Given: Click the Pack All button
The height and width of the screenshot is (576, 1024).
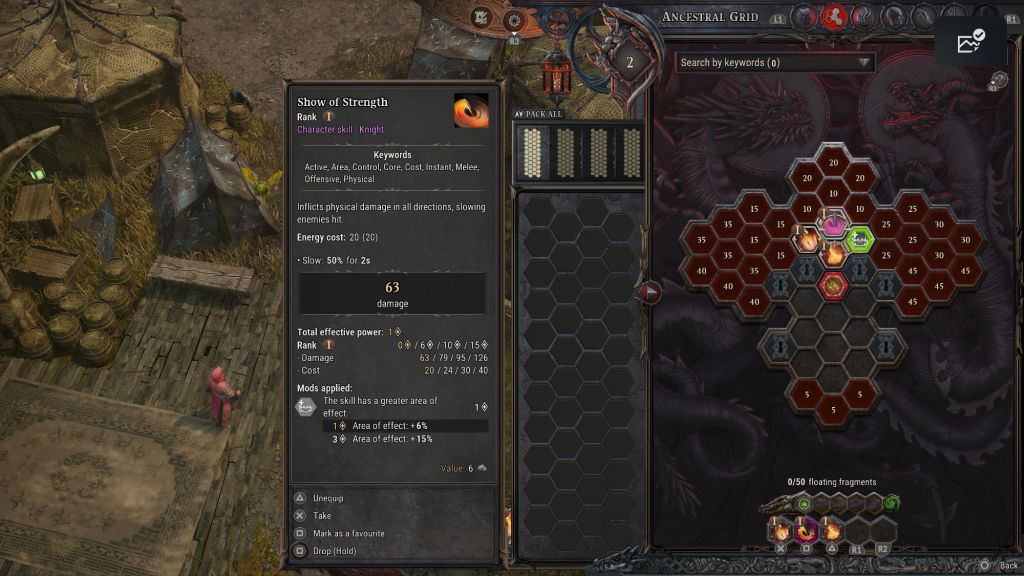Looking at the screenshot, I should click(x=540, y=114).
